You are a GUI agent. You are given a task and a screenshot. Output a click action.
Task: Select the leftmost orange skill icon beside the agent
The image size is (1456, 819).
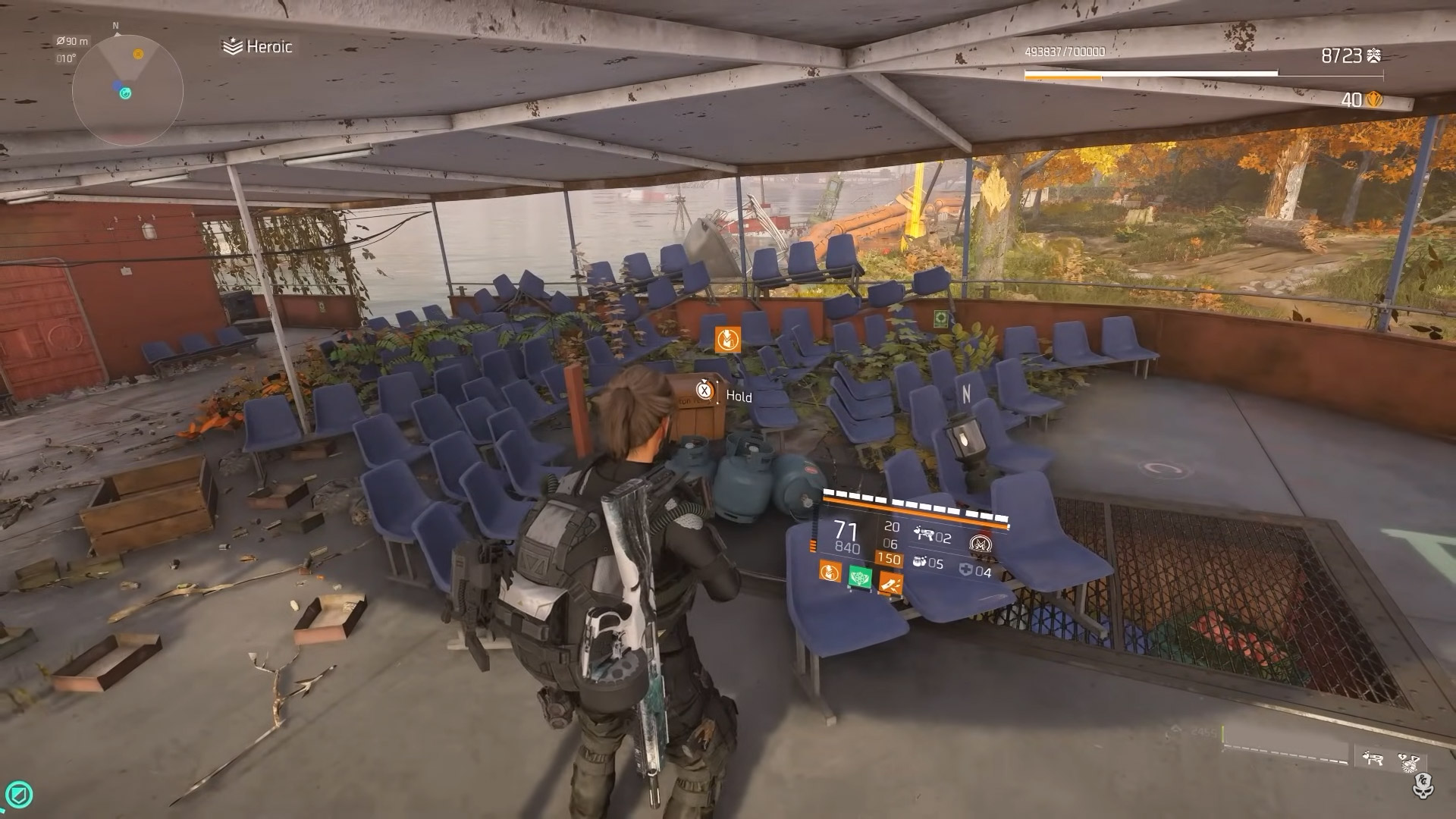tap(830, 571)
